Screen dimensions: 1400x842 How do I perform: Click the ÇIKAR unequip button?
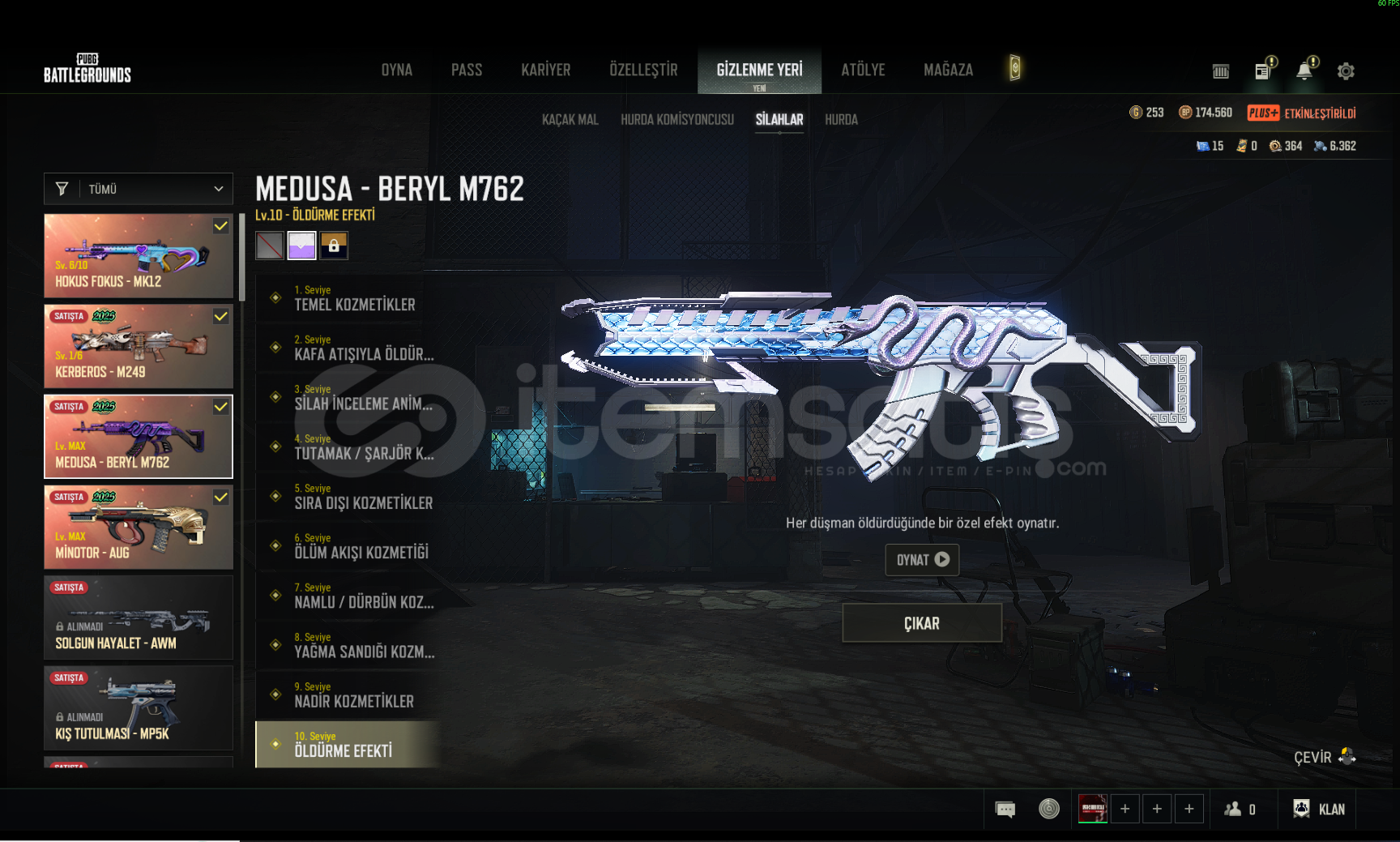coord(922,623)
